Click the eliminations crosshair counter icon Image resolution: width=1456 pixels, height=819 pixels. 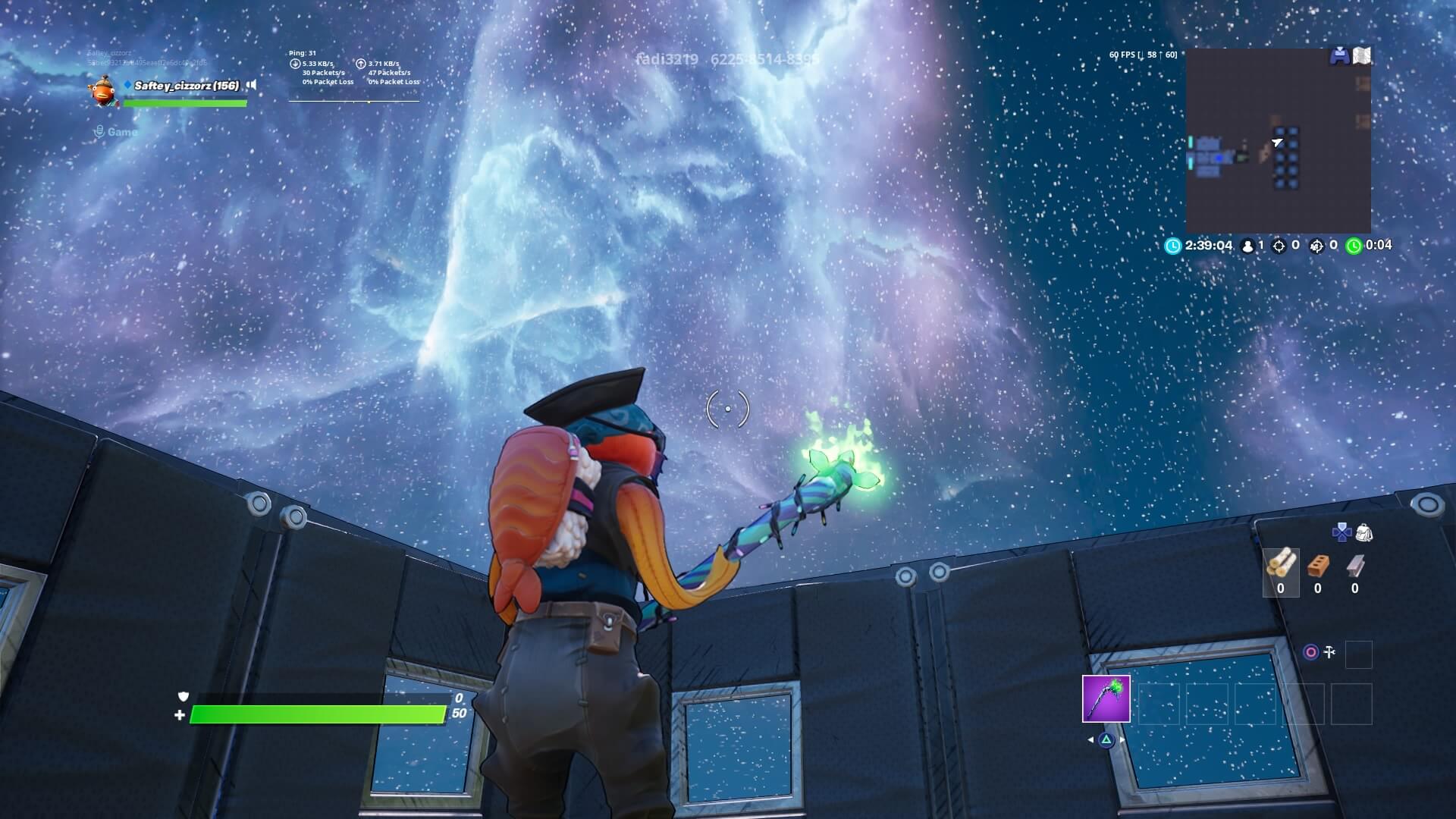(x=1279, y=246)
